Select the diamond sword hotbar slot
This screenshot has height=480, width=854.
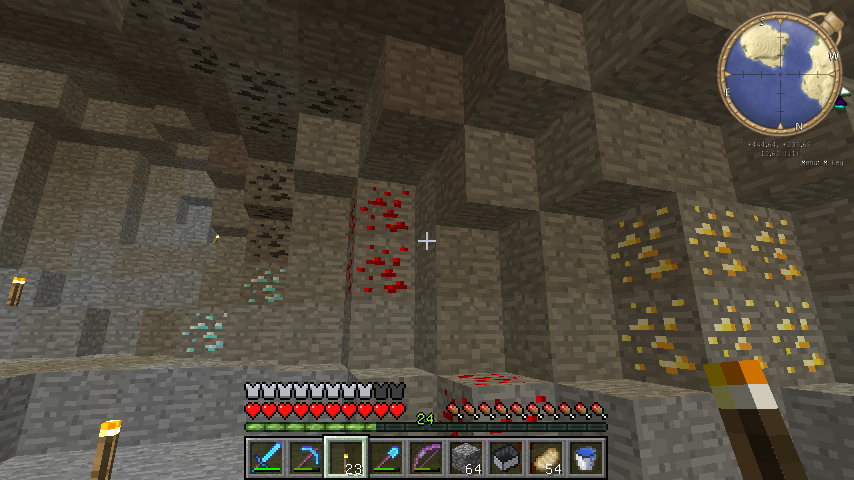pos(265,457)
